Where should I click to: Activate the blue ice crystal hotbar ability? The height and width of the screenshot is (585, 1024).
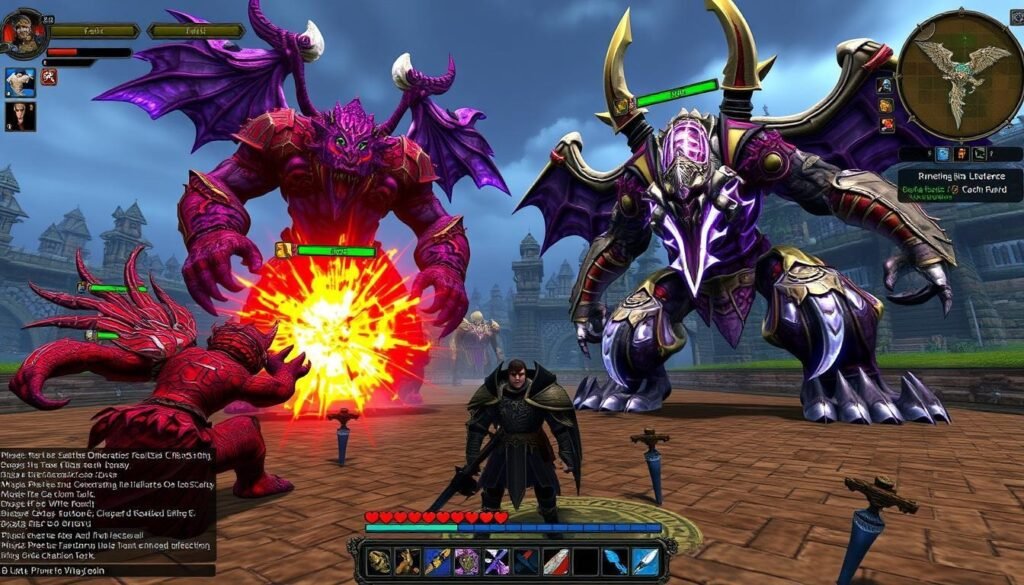[x=615, y=561]
